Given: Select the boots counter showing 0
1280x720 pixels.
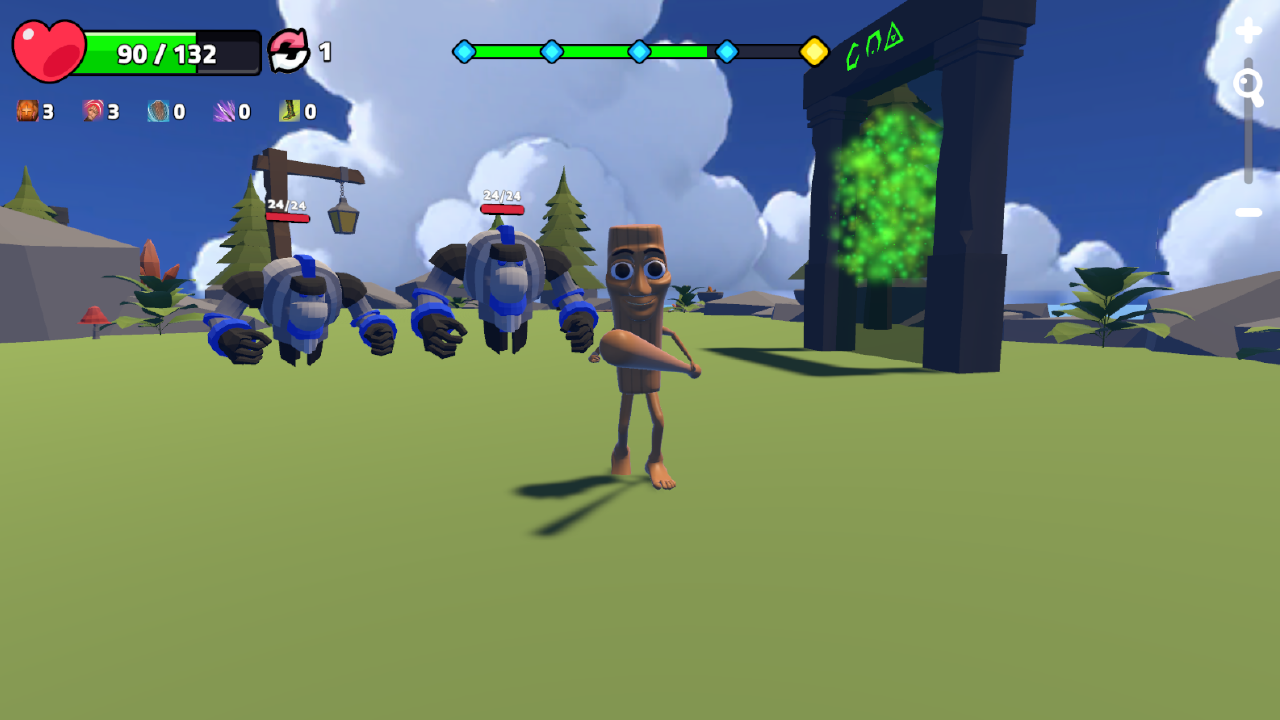Looking at the screenshot, I should coord(309,112).
